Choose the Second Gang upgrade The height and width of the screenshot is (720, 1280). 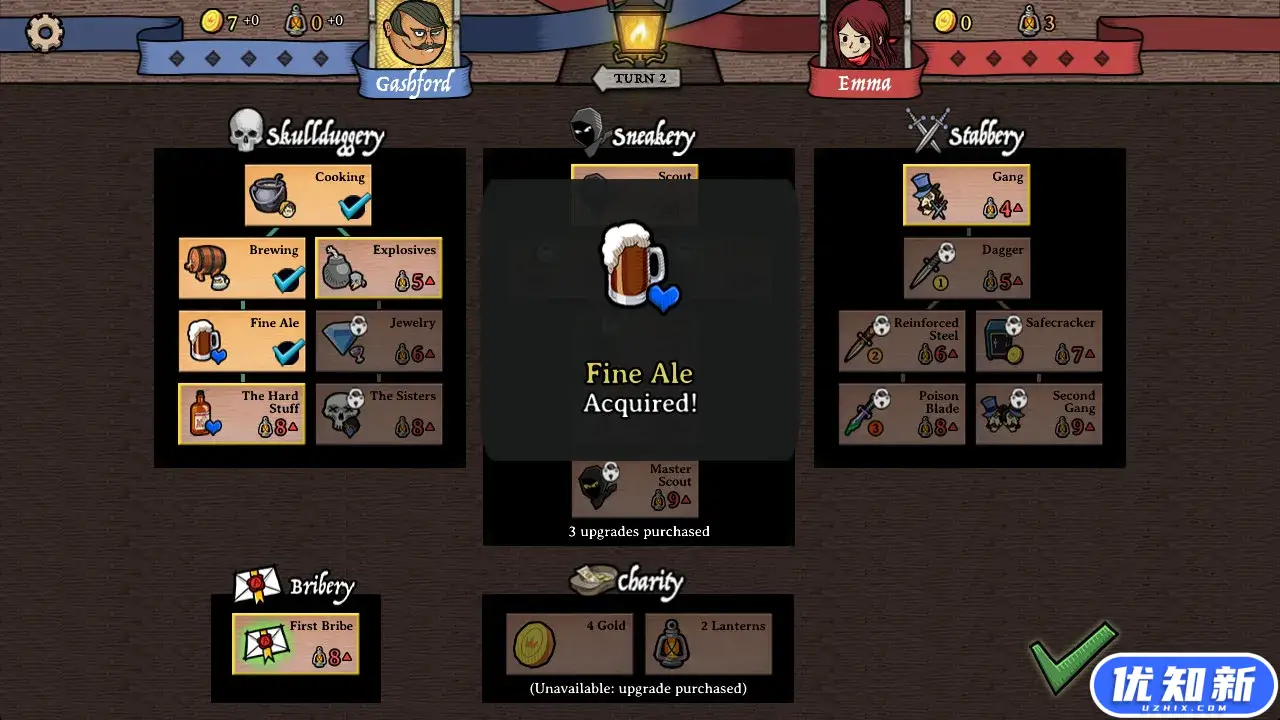[x=1039, y=414]
